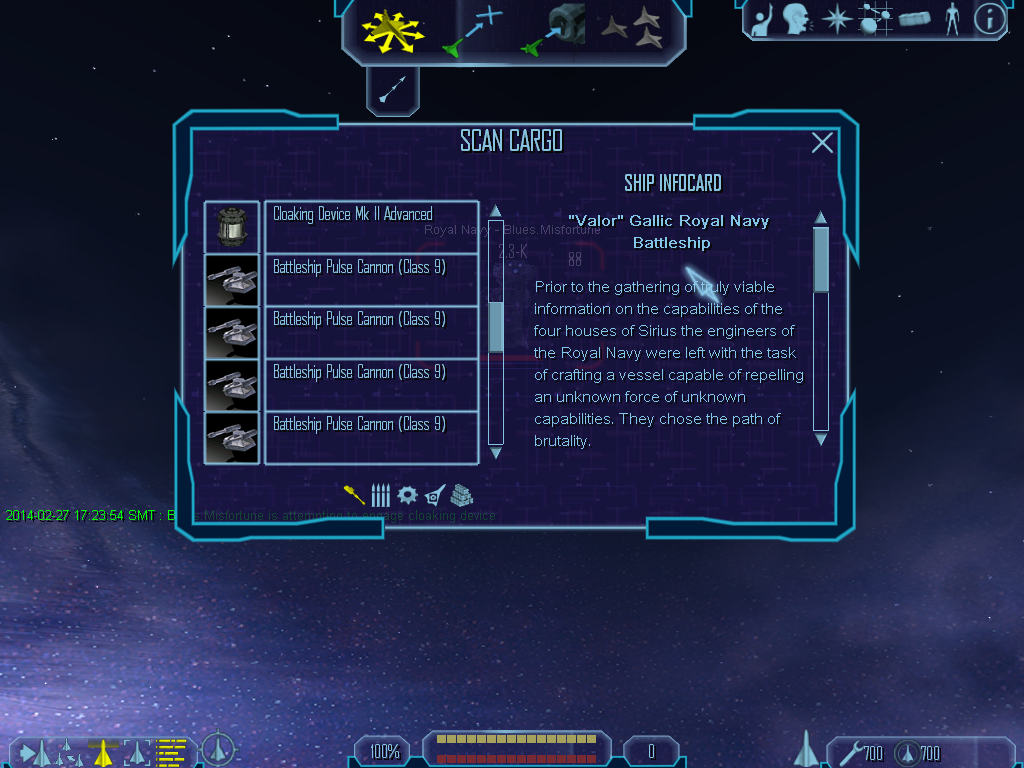Close the Scan Cargo window
Viewport: 1024px width, 768px height.
(822, 143)
